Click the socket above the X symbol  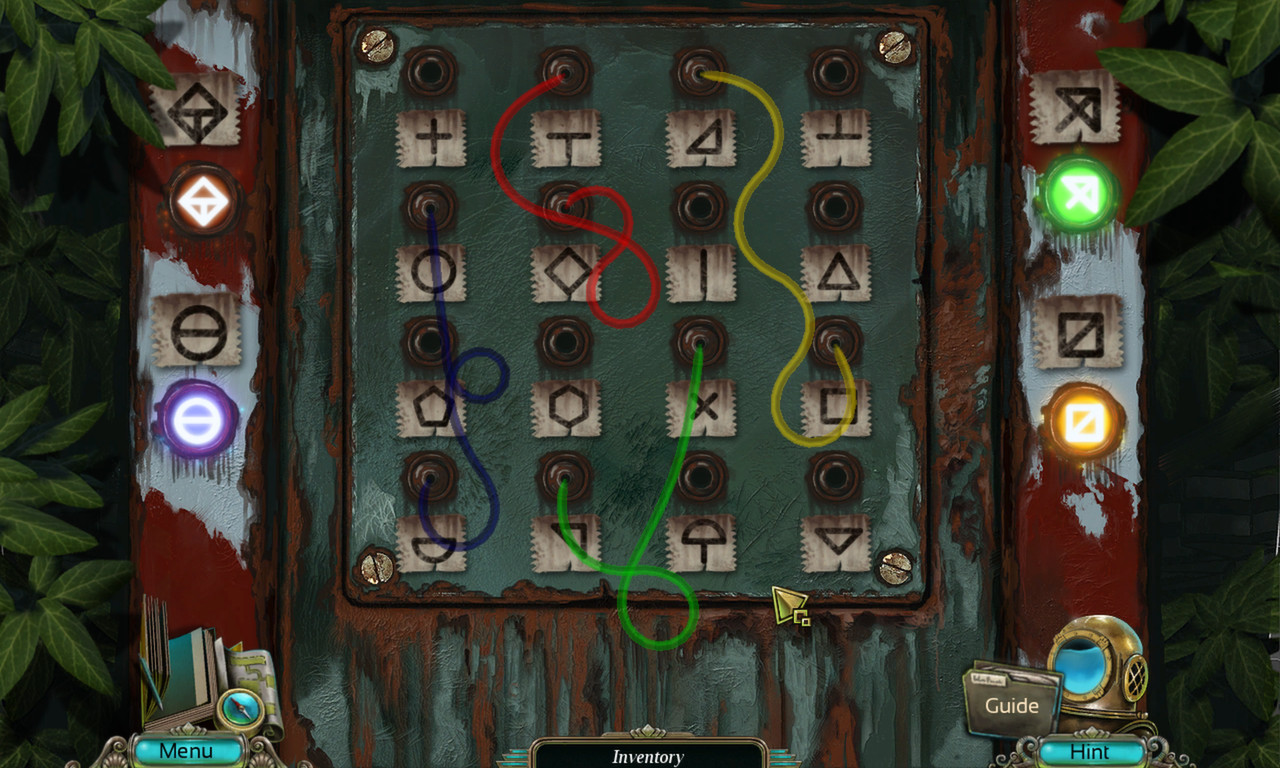(700, 342)
